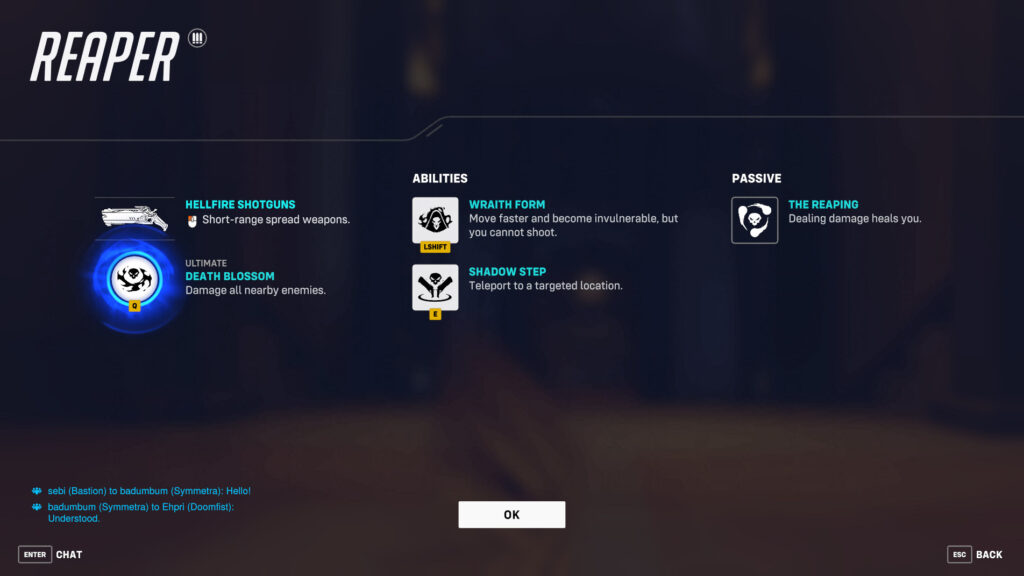This screenshot has height=576, width=1024.
Task: Go back using the Back button
Action: pos(975,554)
